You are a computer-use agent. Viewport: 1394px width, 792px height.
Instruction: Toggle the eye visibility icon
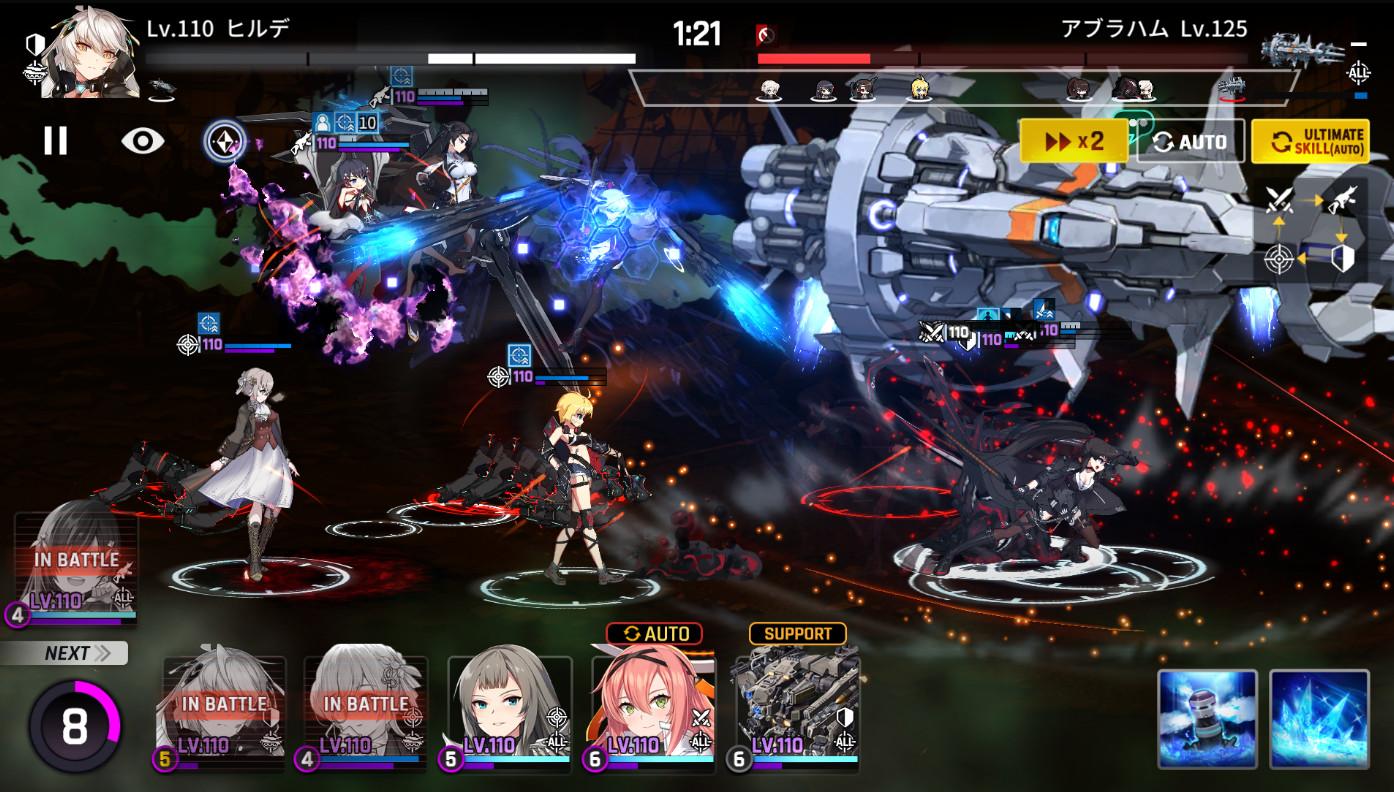142,141
